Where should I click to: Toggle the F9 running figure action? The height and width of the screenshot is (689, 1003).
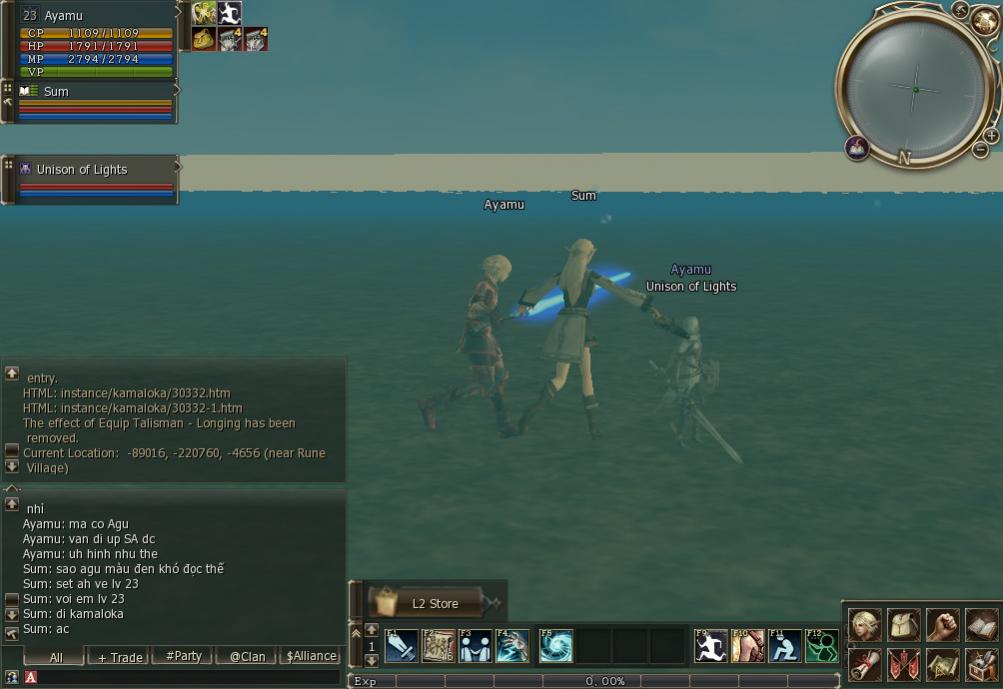[711, 646]
